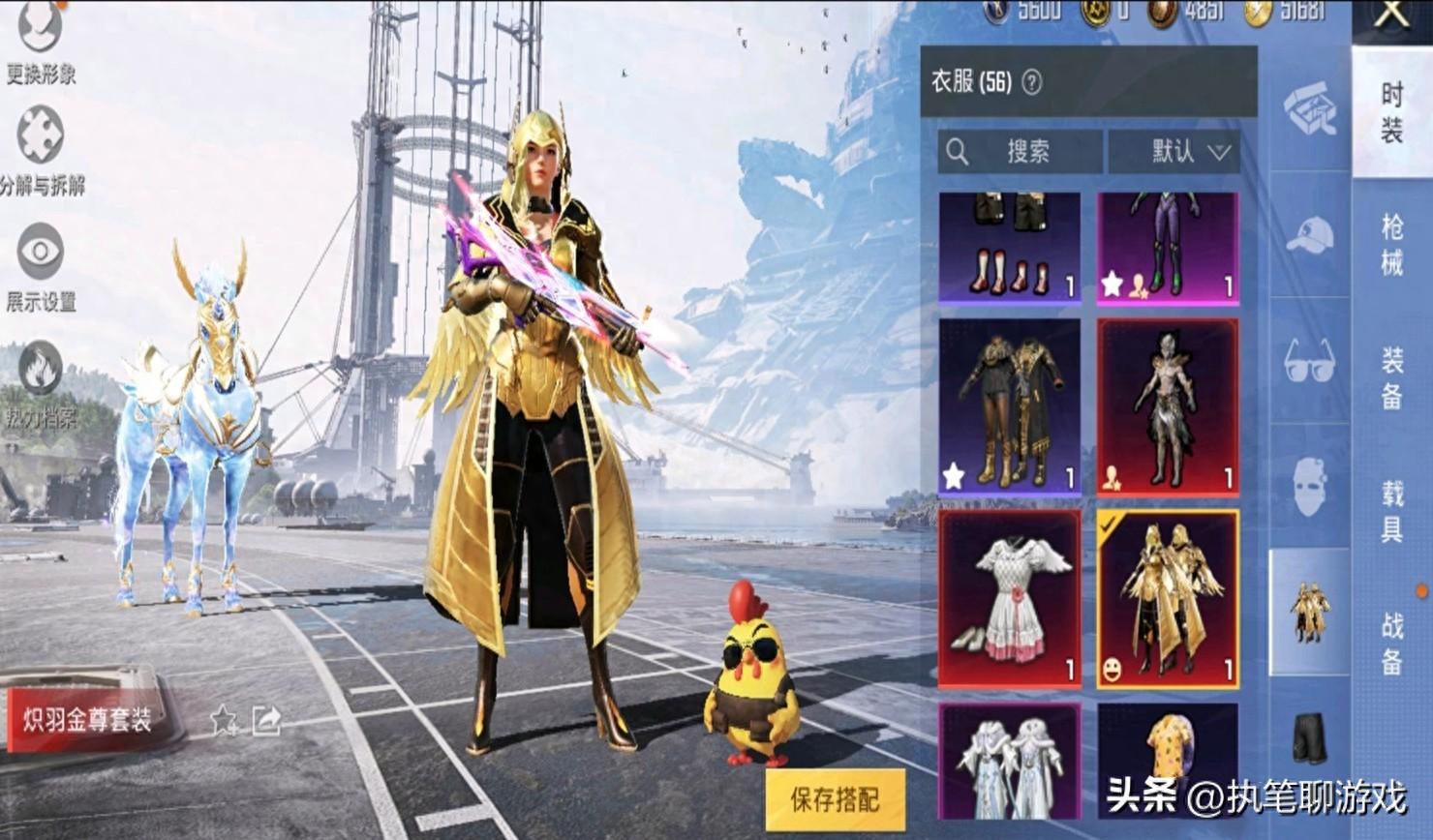The image size is (1433, 840).
Task: Switch to the 枪械 firearms tab
Action: pos(1392,246)
